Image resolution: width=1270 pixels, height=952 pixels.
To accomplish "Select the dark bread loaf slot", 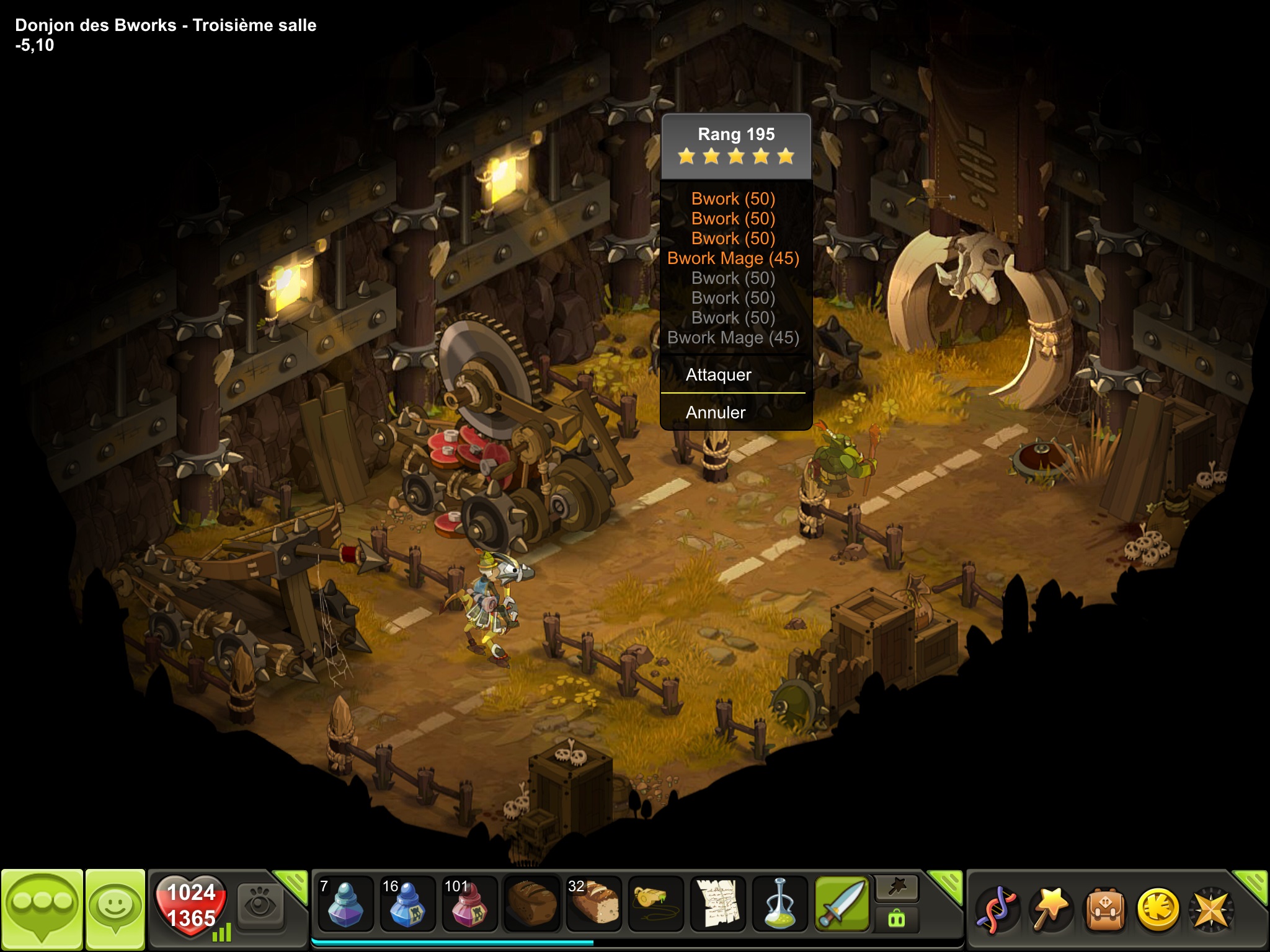I will tap(531, 904).
